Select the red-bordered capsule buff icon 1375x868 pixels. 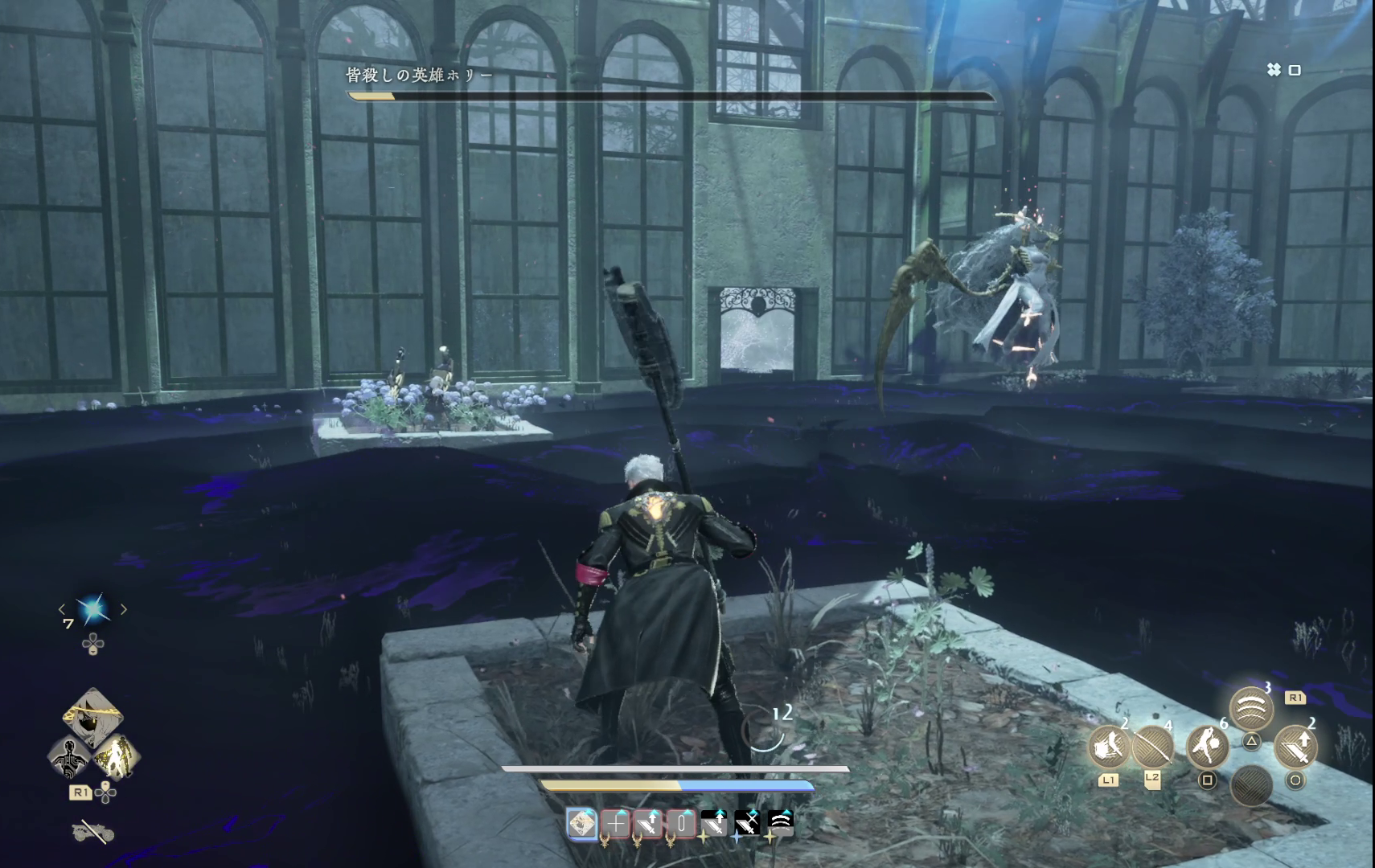point(681,823)
